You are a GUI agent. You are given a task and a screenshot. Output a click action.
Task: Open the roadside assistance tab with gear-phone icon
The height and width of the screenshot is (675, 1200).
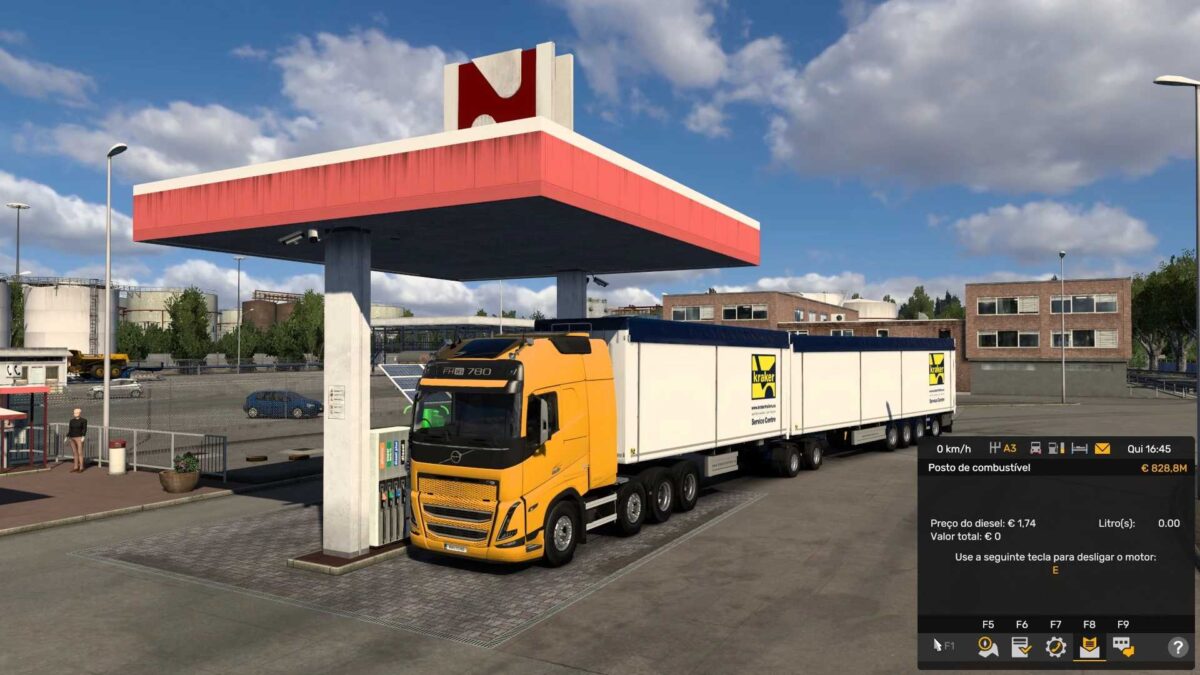click(1055, 647)
